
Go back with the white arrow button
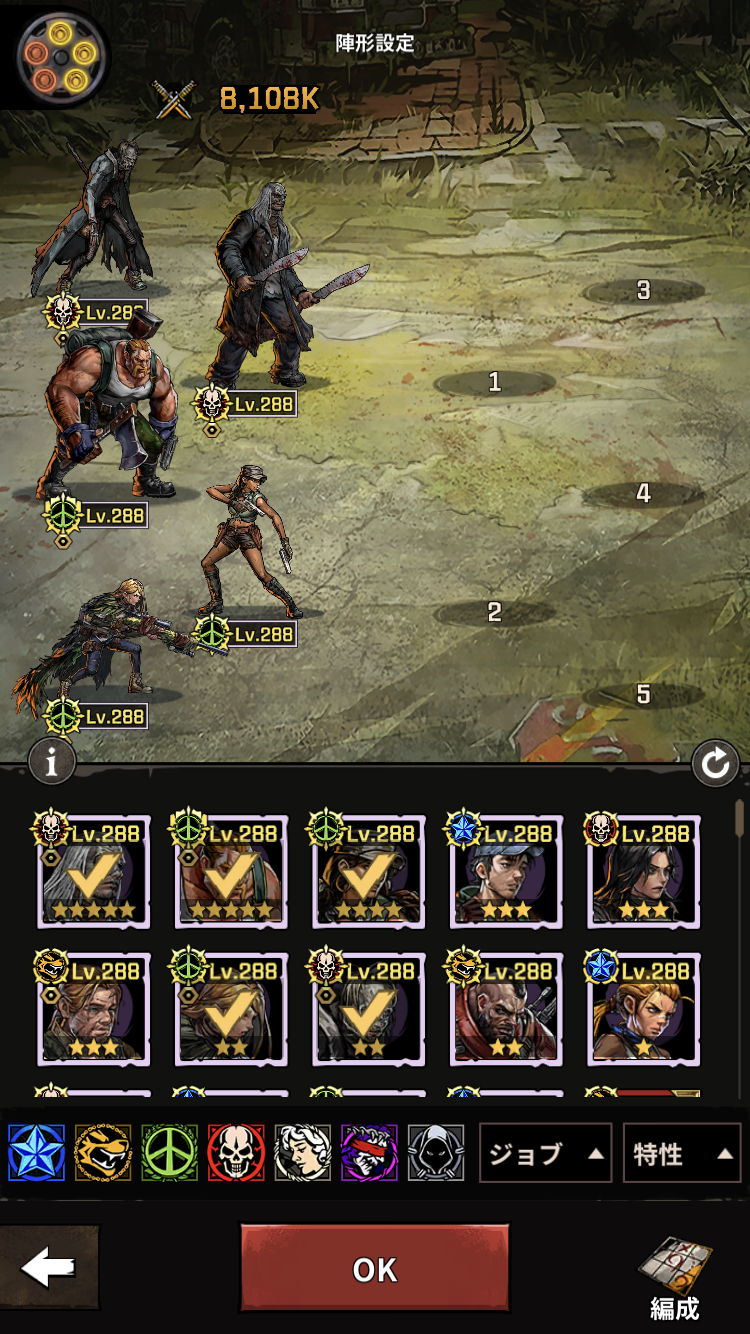pyautogui.click(x=49, y=1268)
